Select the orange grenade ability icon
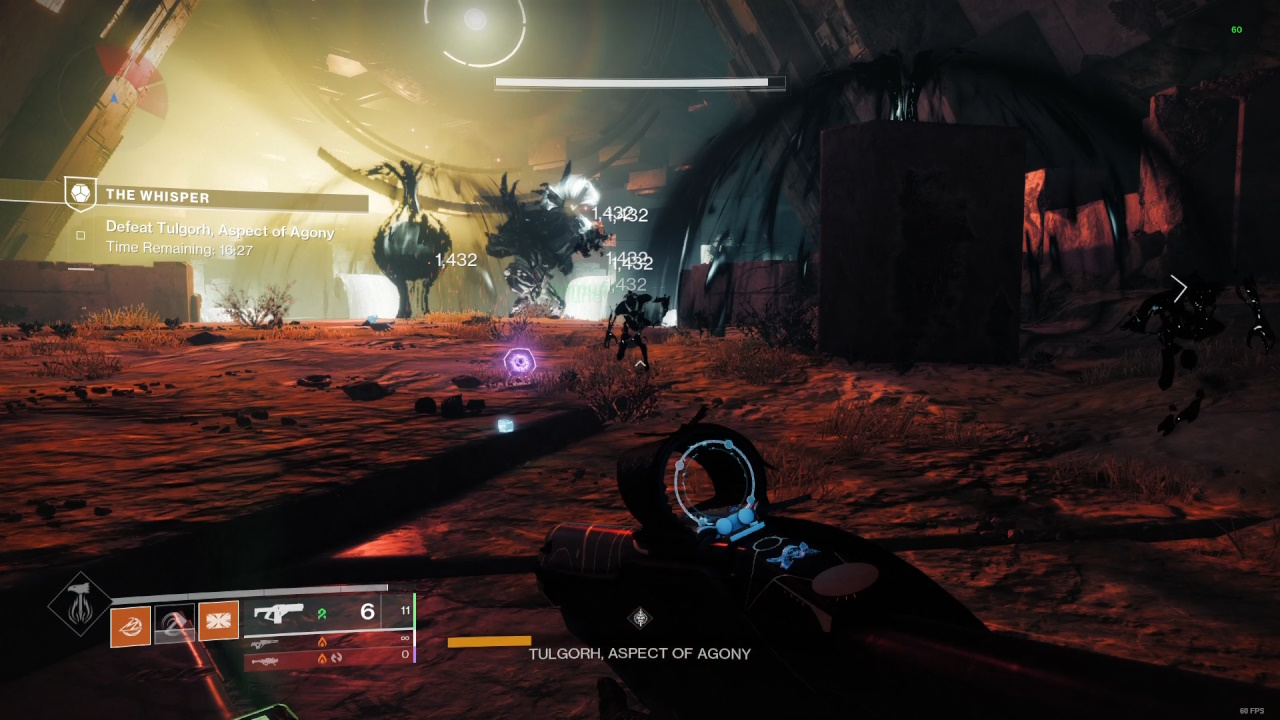The image size is (1280, 720). click(130, 625)
